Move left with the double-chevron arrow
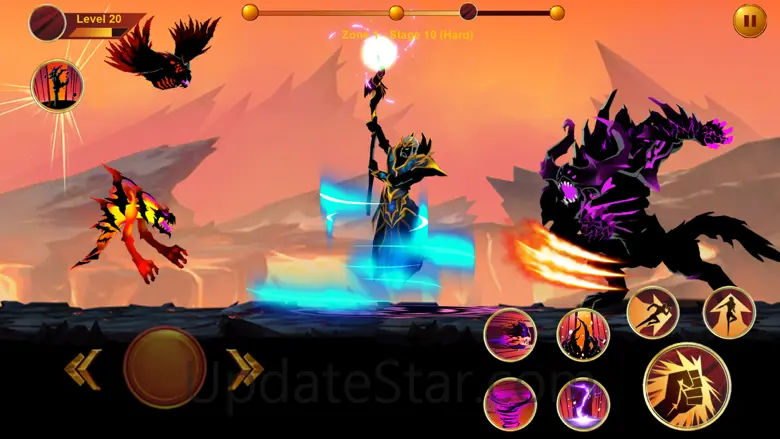 (83, 369)
